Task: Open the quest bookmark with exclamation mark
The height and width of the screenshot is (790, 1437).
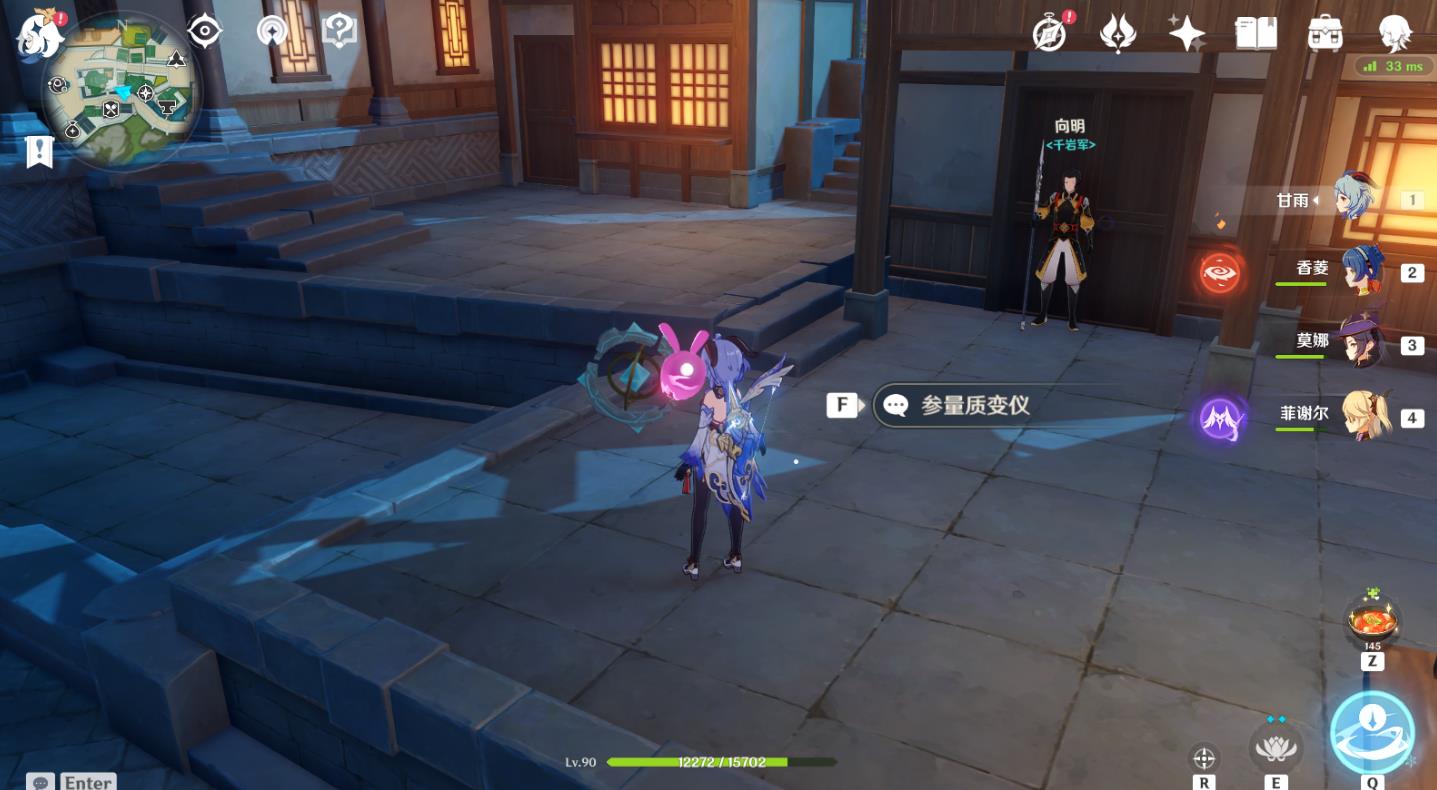Action: 39,152
